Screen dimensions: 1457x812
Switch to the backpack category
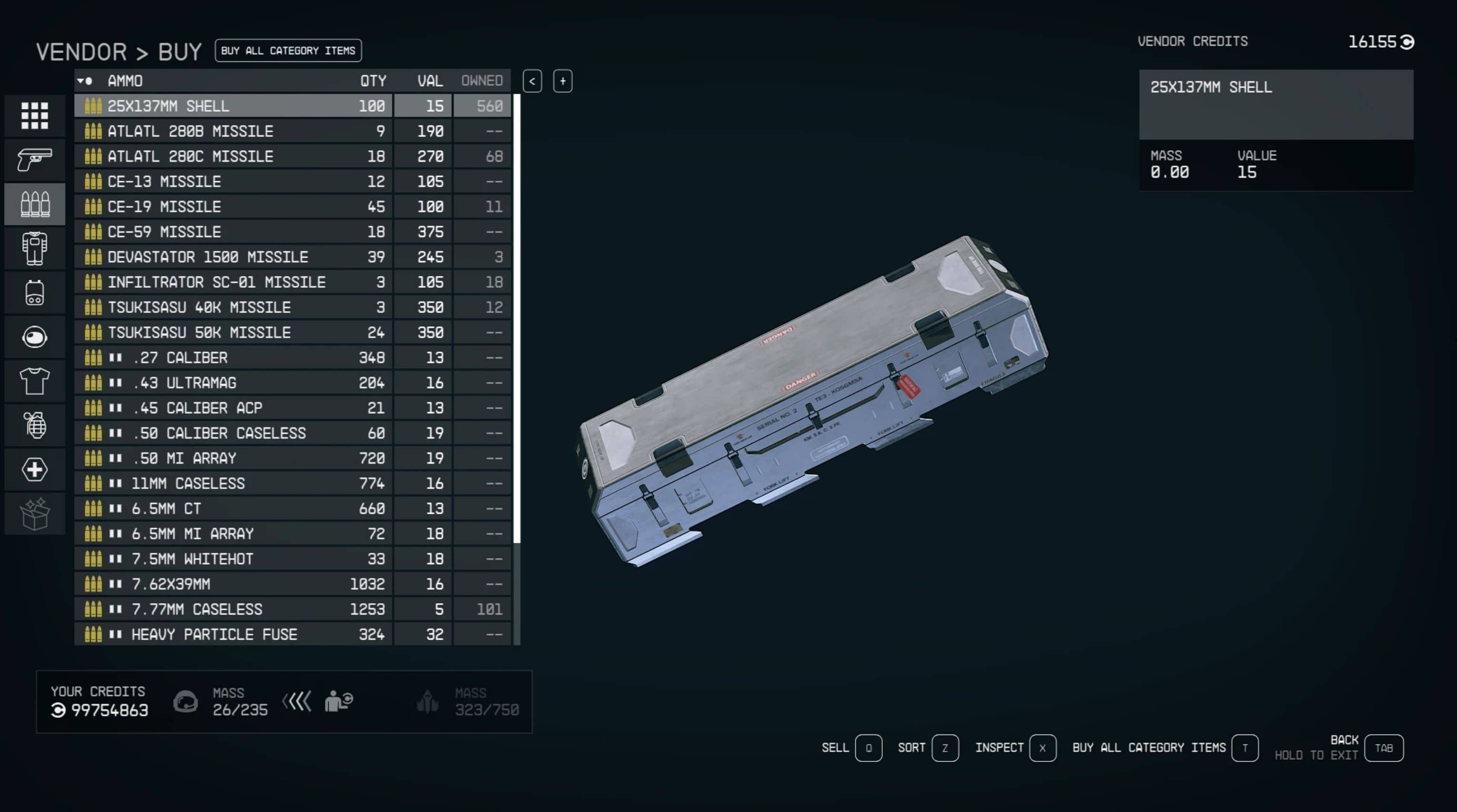pos(35,293)
